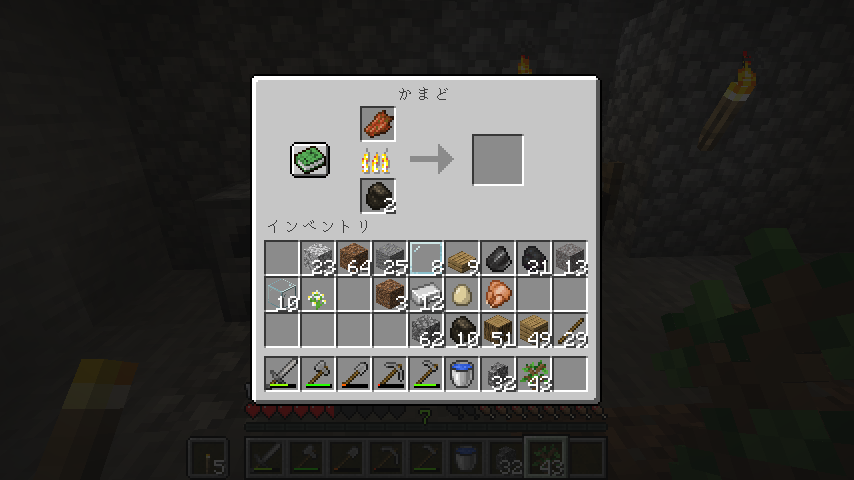Pick up the white daisy flower
The image size is (854, 480).
pyautogui.click(x=318, y=295)
